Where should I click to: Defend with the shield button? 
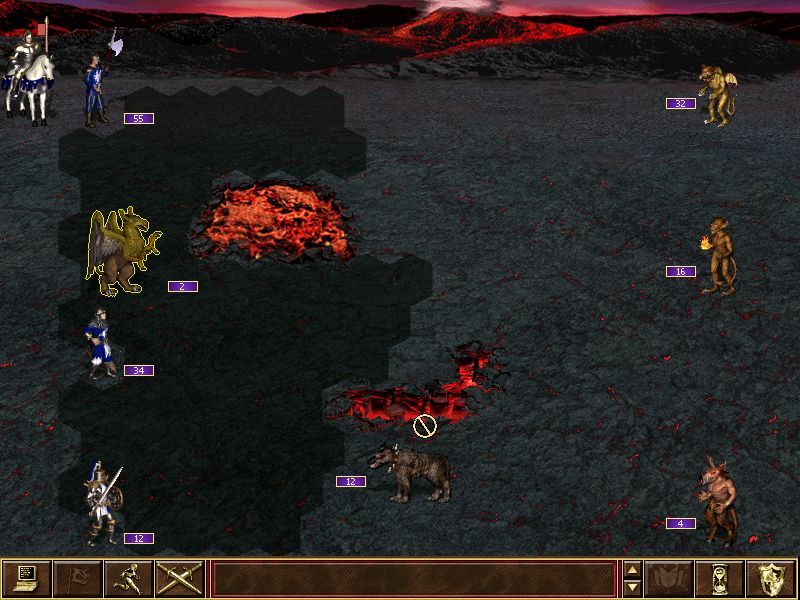tap(771, 578)
